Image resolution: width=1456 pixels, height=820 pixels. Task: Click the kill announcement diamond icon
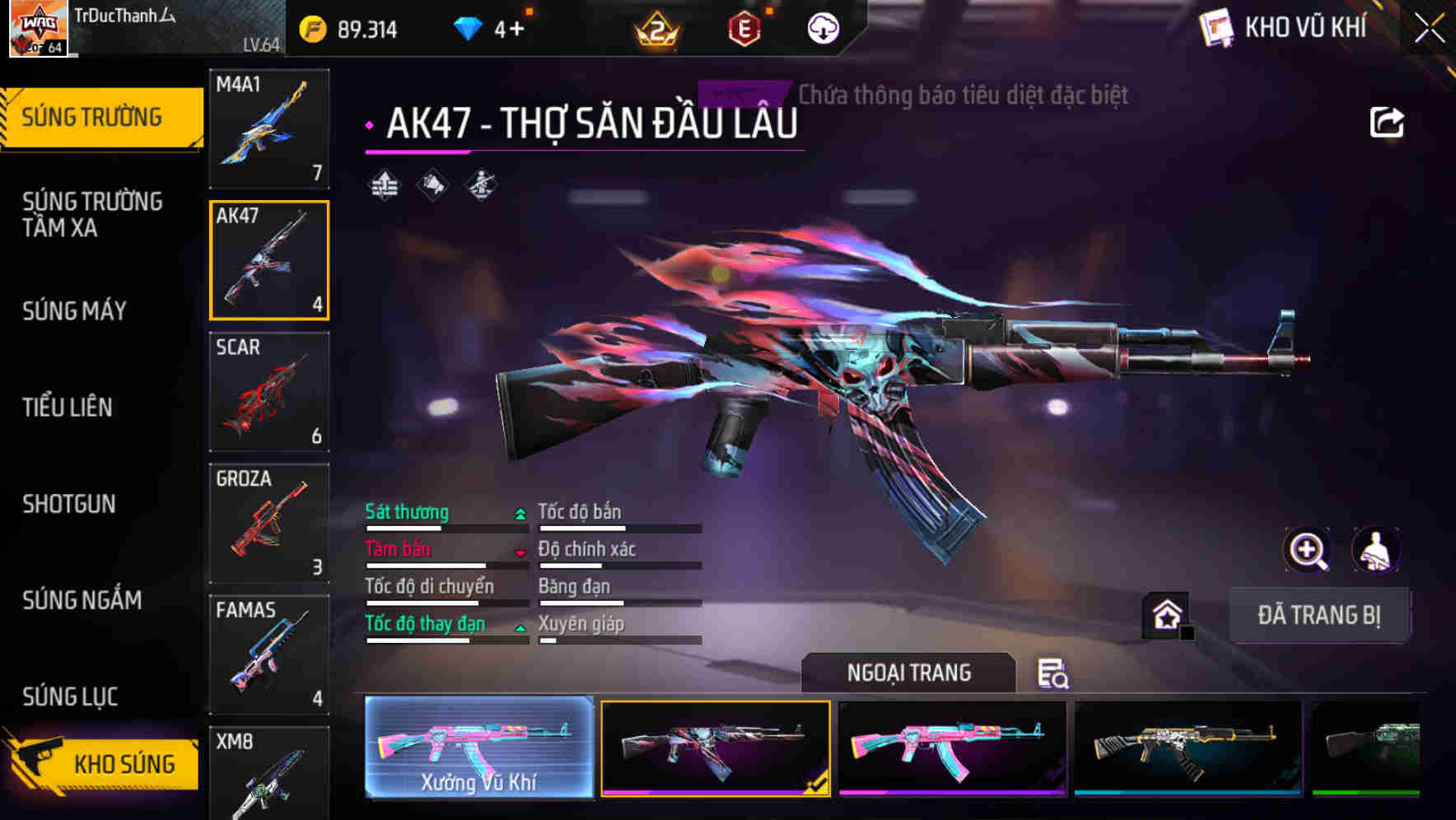click(x=431, y=184)
